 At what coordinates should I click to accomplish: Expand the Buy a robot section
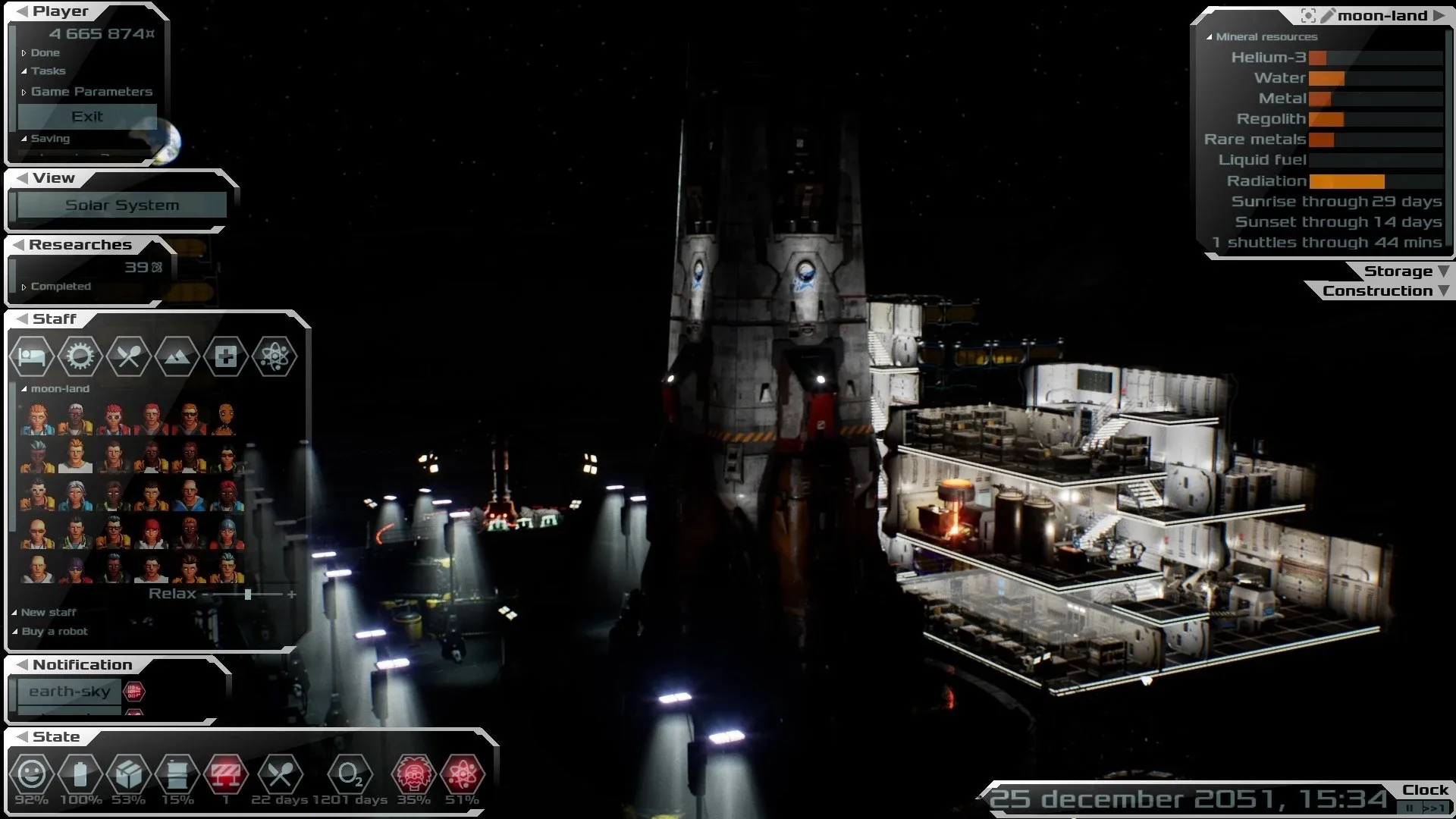[54, 632]
